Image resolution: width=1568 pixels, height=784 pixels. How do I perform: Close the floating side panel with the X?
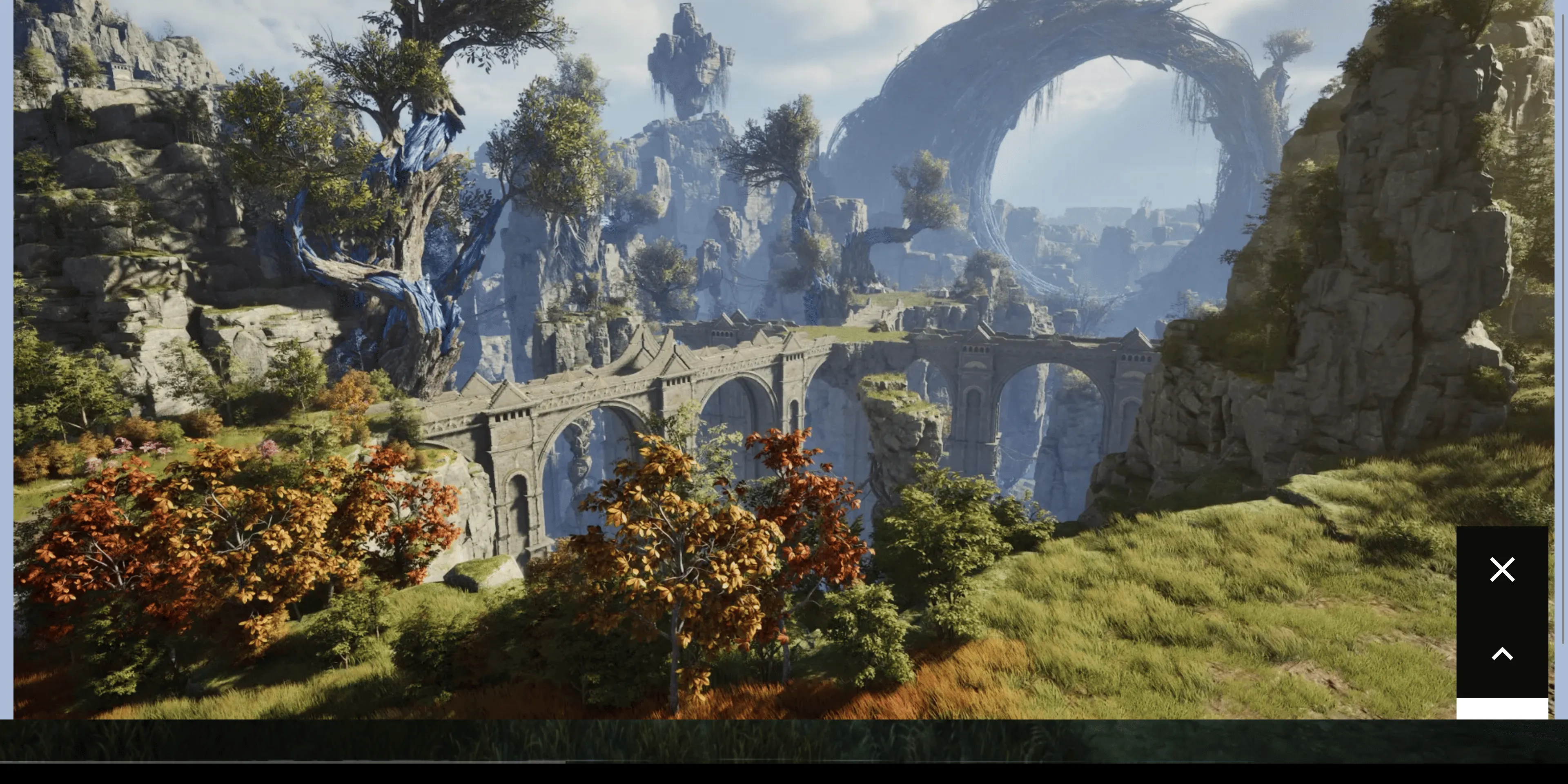1502,570
